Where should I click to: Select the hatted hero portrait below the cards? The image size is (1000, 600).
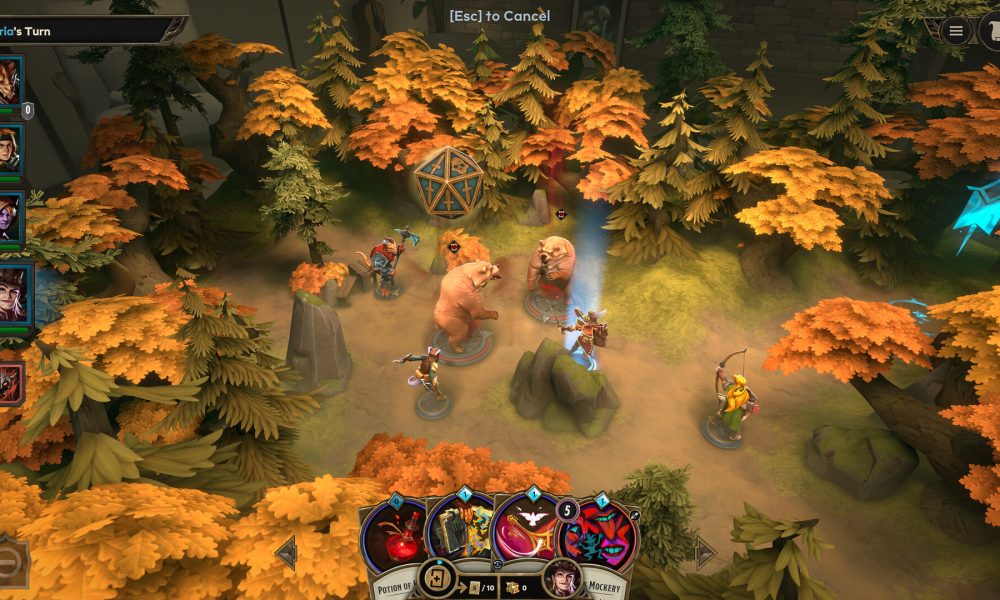pos(561,579)
